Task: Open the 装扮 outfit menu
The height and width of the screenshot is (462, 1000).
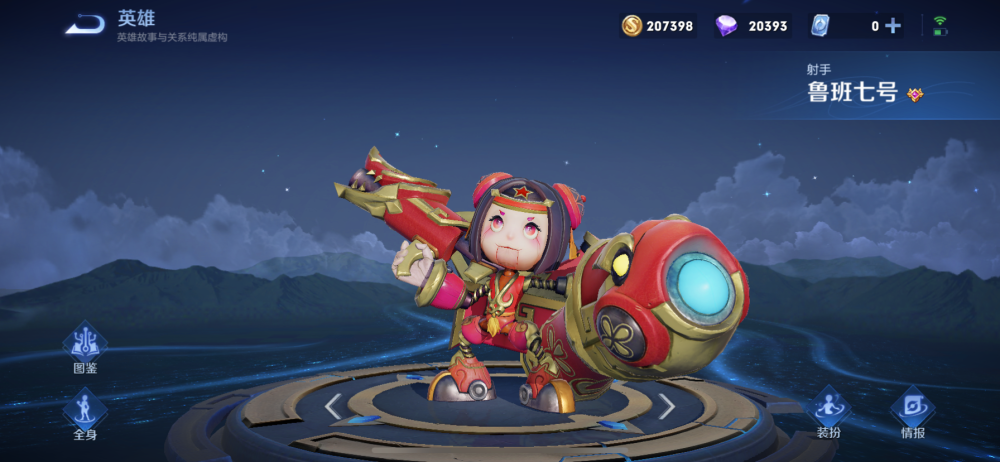Action: pyautogui.click(x=828, y=410)
